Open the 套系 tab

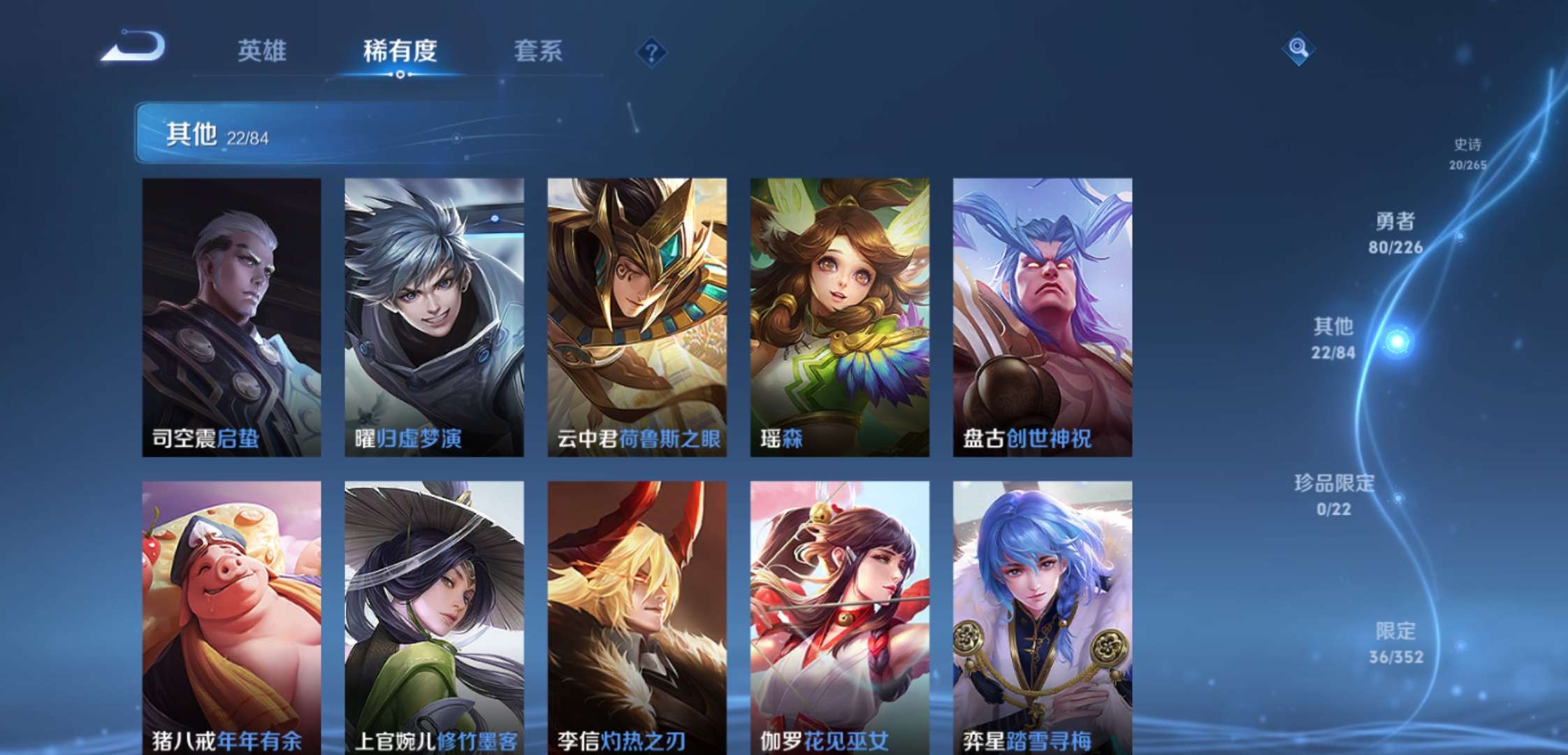(x=538, y=51)
